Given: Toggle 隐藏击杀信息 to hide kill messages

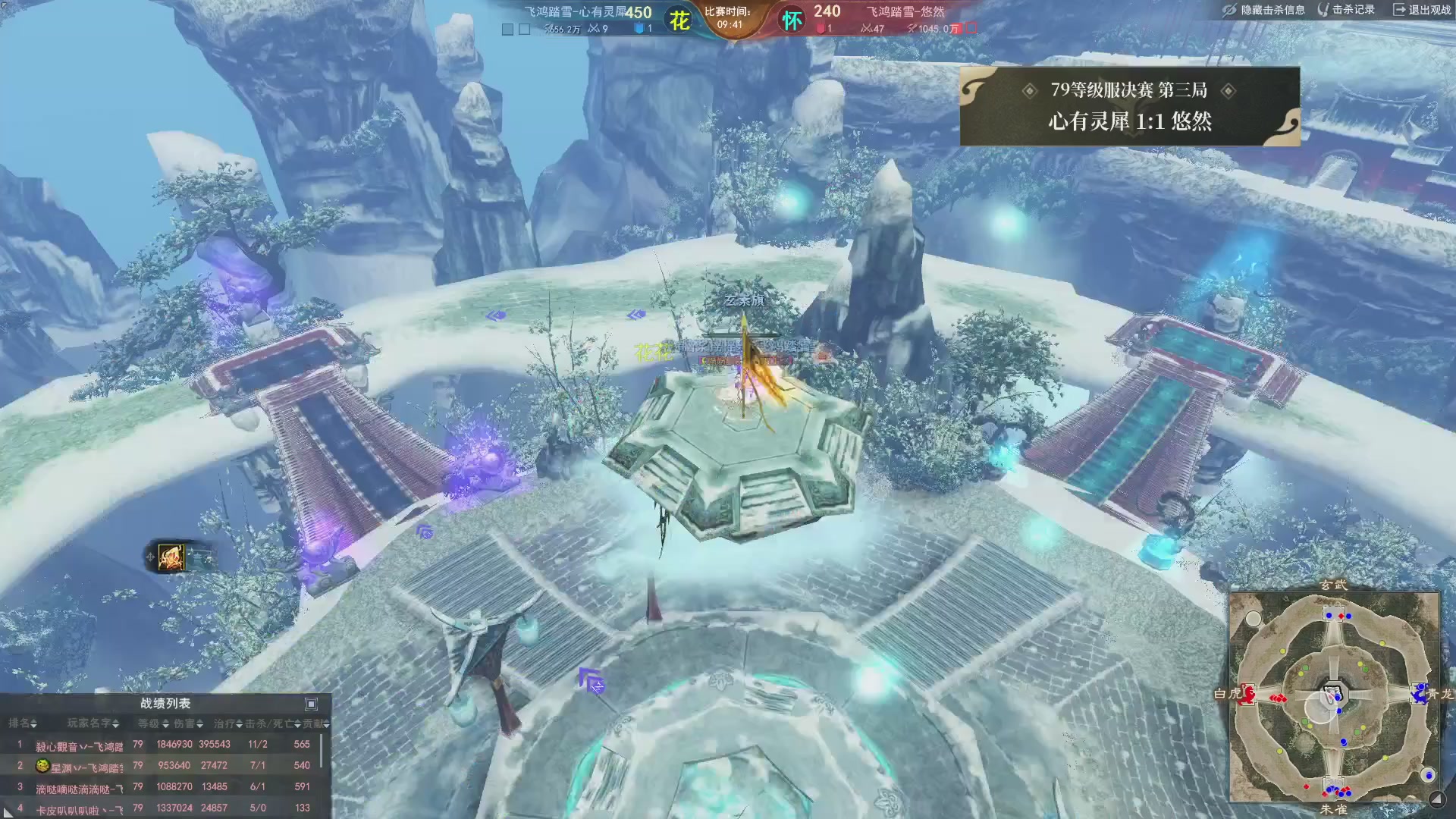Looking at the screenshot, I should pyautogui.click(x=1274, y=10).
